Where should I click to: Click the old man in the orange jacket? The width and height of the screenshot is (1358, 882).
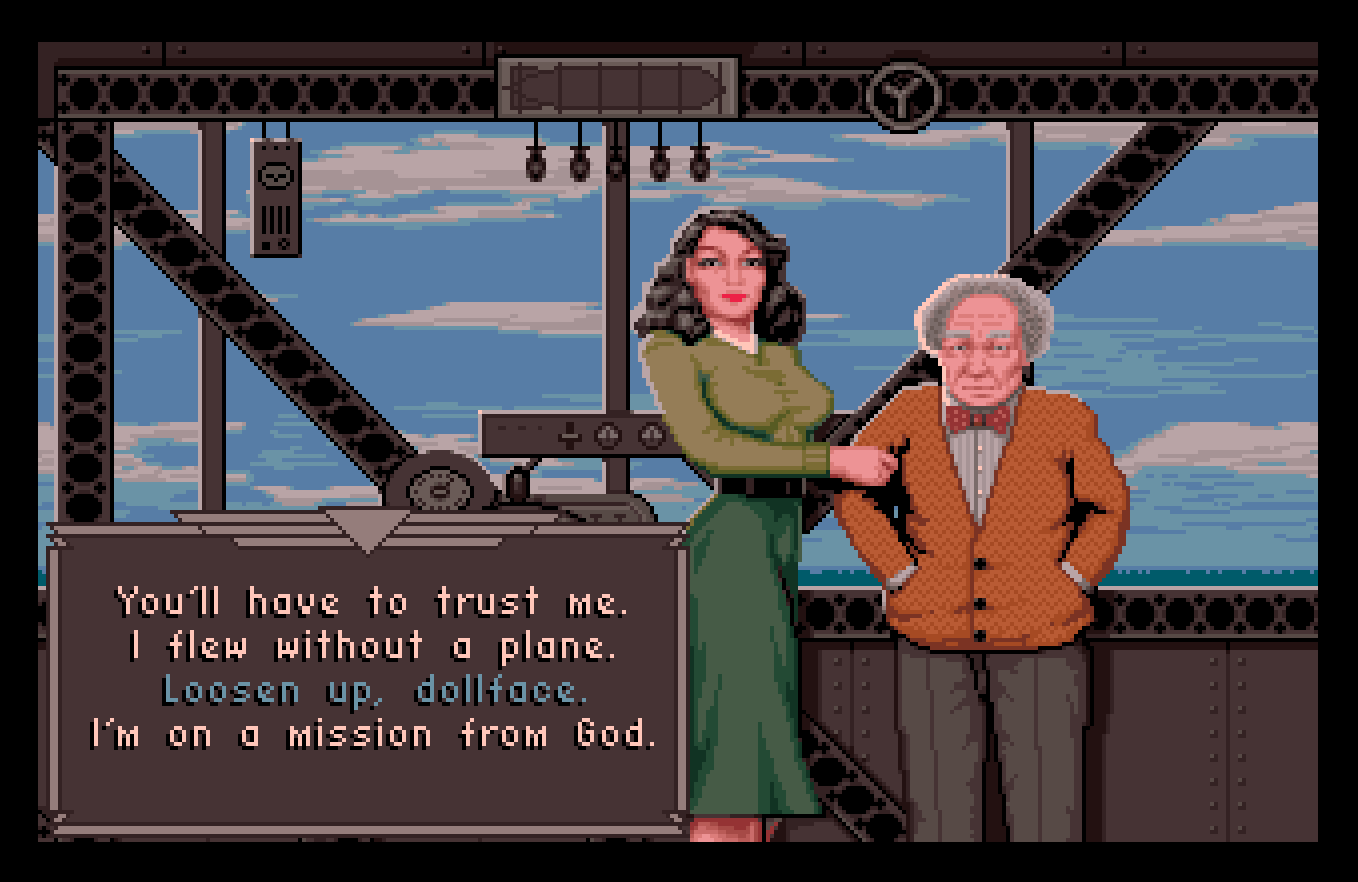click(980, 520)
